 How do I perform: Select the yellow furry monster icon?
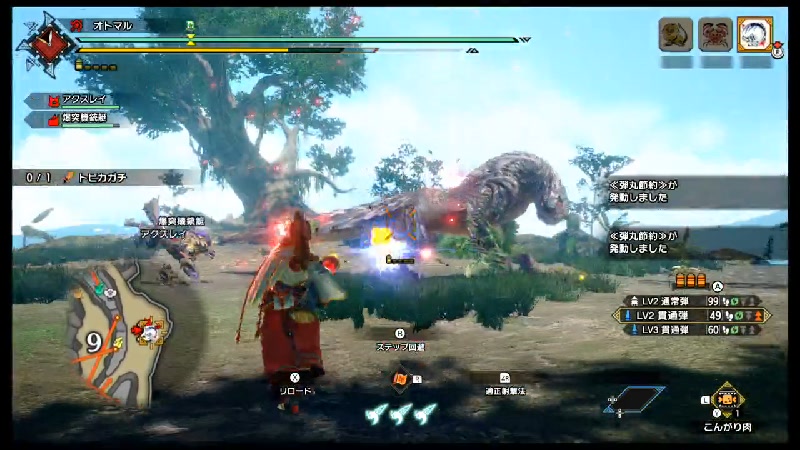675,35
